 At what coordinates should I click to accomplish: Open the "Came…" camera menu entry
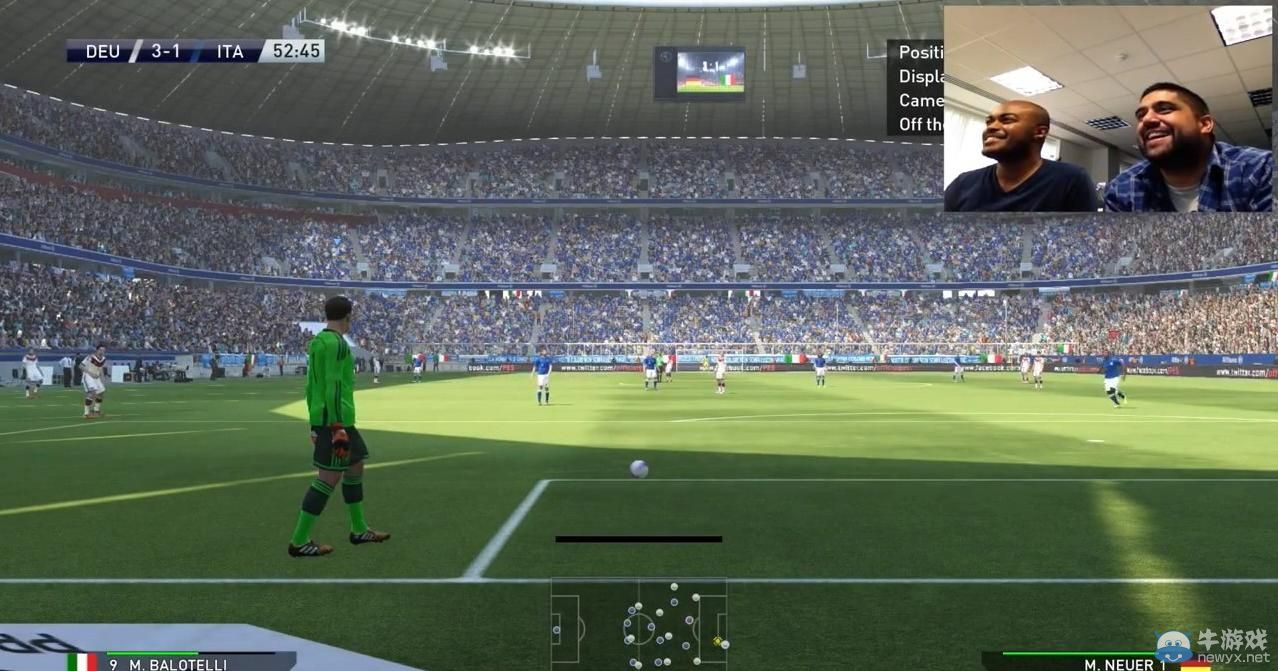click(920, 101)
